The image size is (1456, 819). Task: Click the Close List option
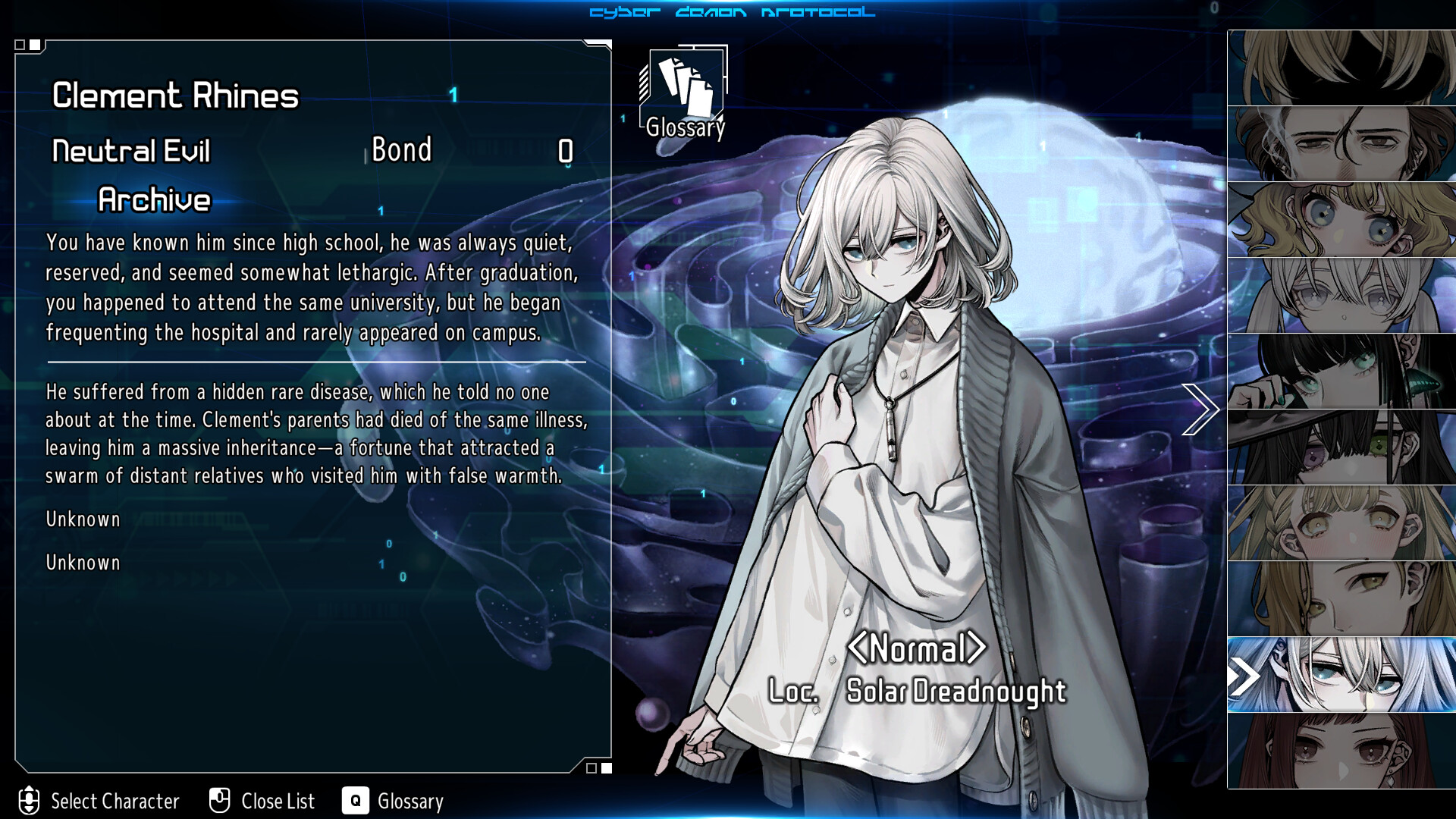(262, 801)
